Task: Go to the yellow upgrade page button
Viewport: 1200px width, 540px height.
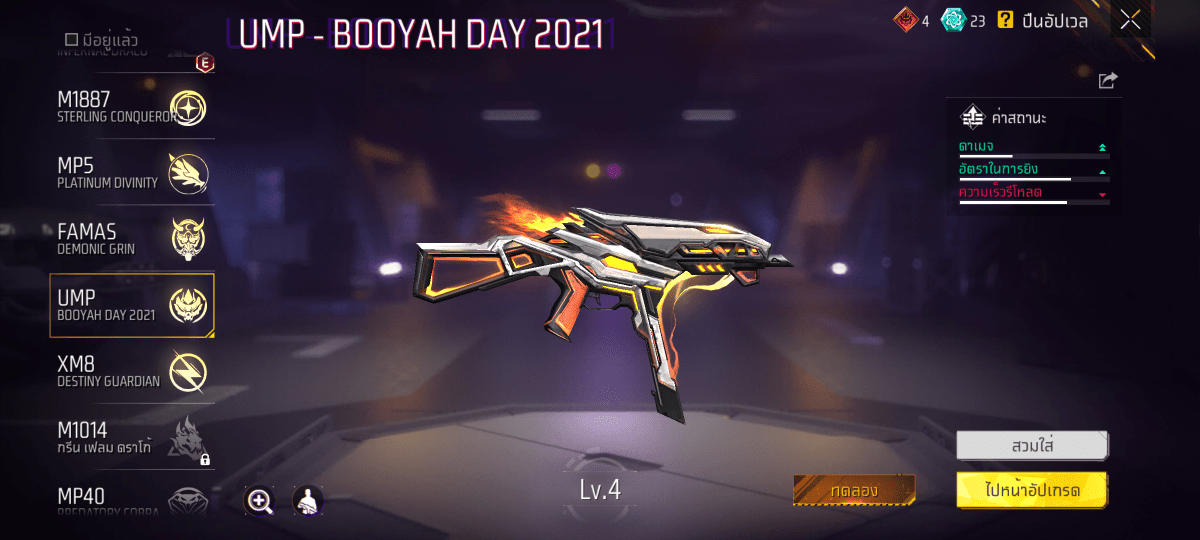Action: pyautogui.click(x=1032, y=490)
